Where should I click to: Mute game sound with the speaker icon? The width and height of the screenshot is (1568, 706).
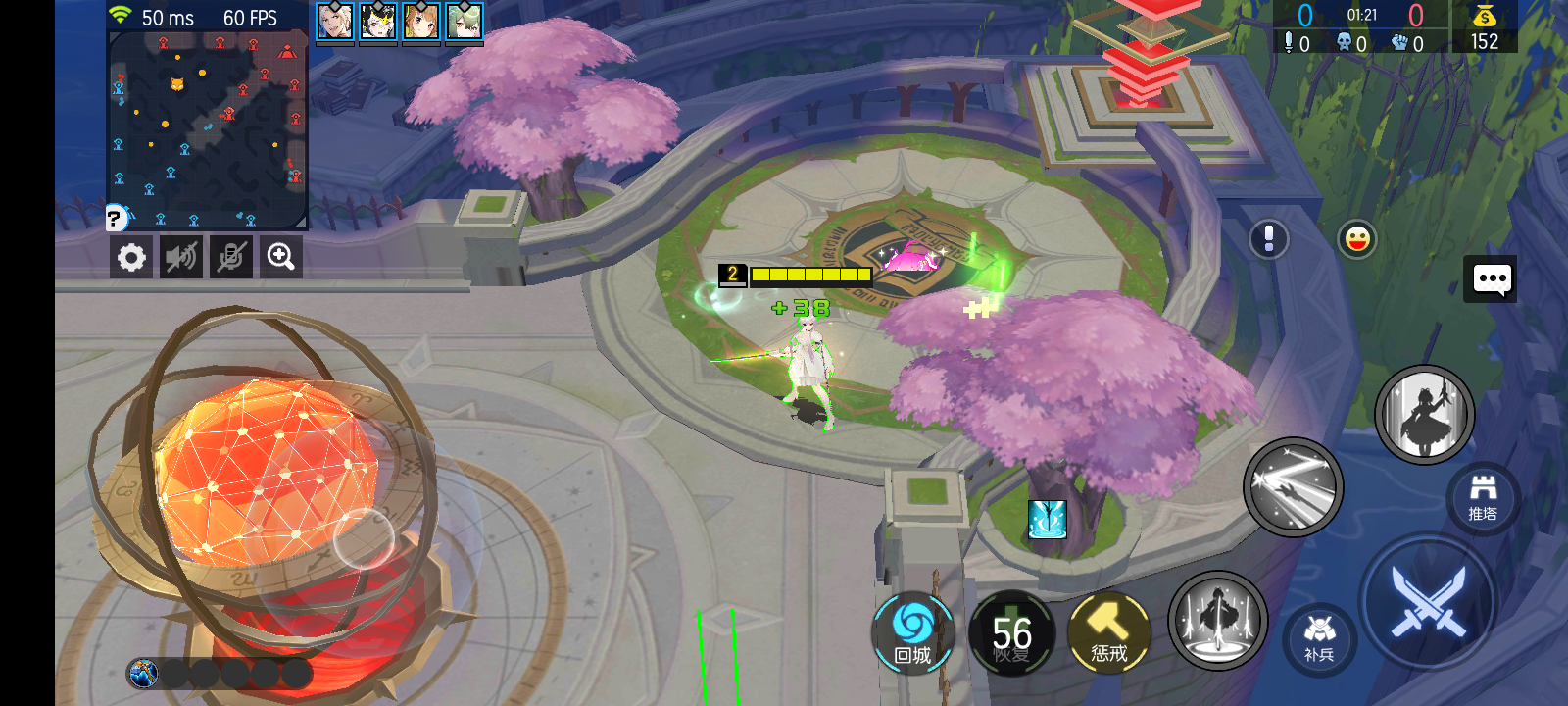point(180,257)
